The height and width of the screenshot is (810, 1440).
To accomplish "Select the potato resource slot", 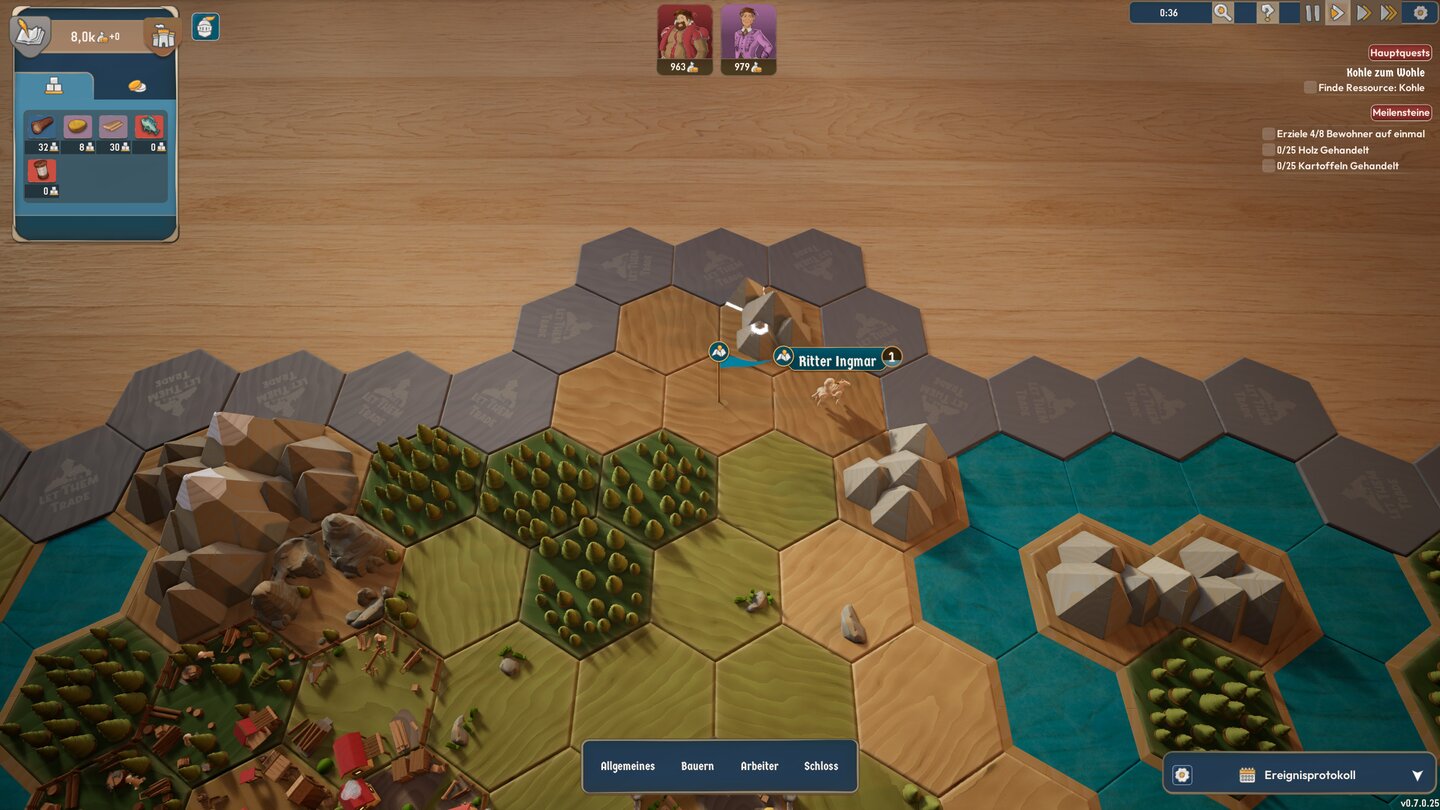I will tap(78, 127).
